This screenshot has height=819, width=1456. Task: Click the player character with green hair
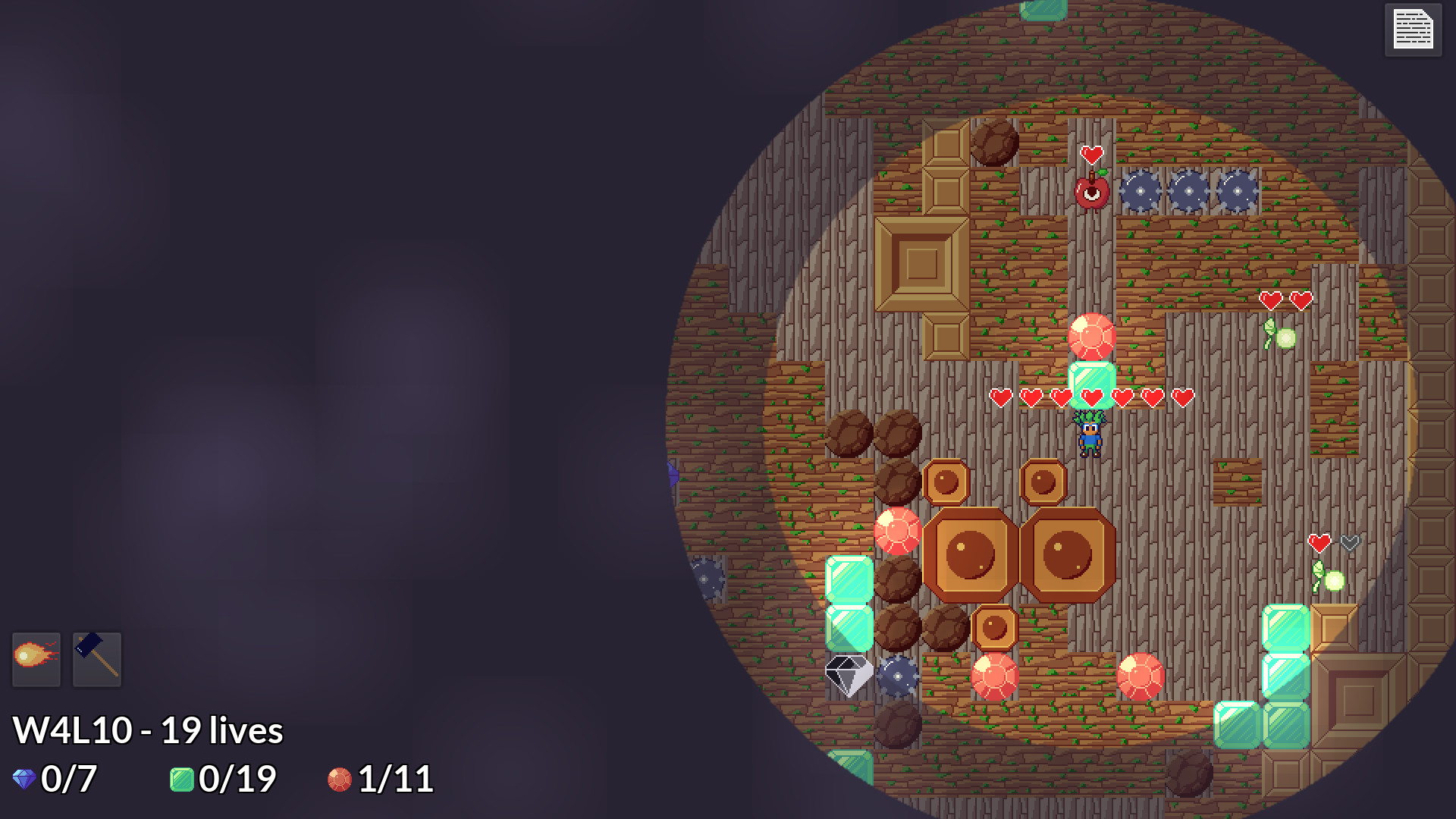tap(1090, 438)
